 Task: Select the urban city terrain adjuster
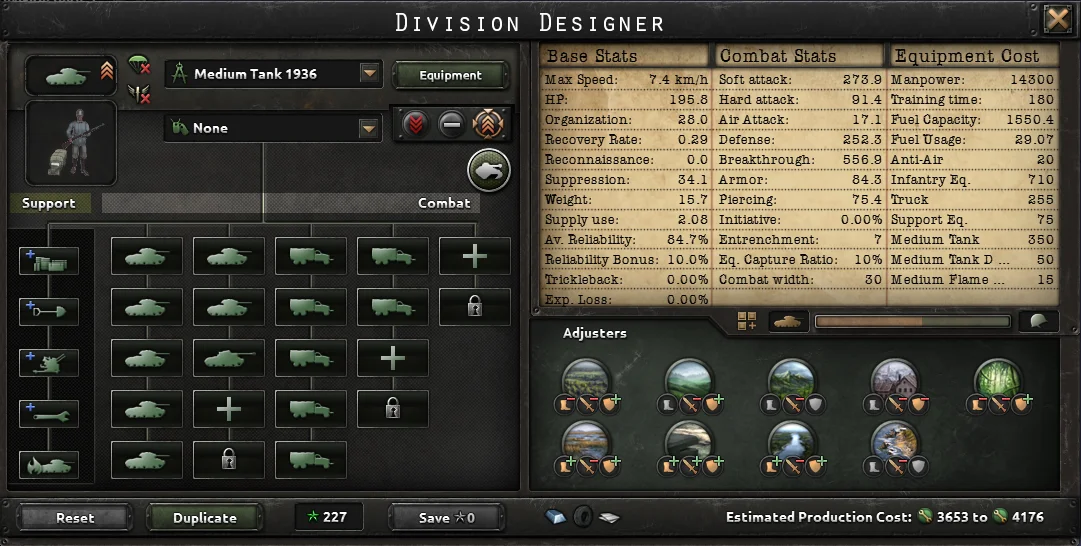893,380
